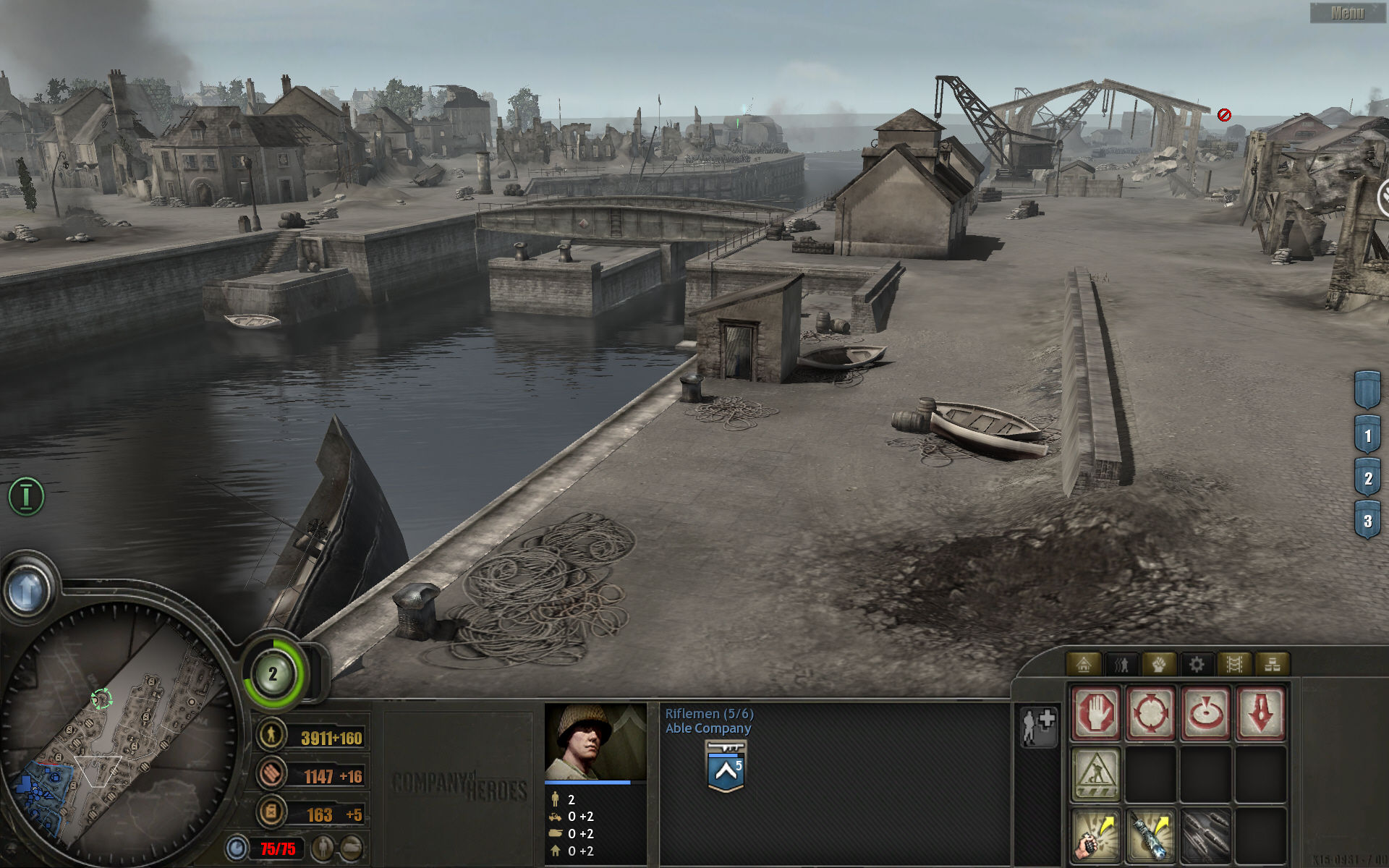Screen dimensions: 1389x868
Task: Activate the red crosshair-circle attack command
Action: point(1150,713)
